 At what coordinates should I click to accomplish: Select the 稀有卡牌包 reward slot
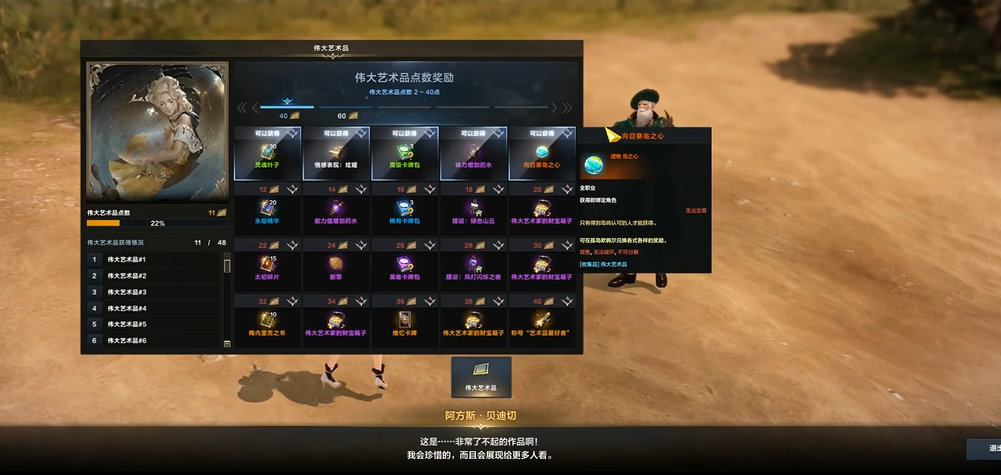[x=405, y=209]
